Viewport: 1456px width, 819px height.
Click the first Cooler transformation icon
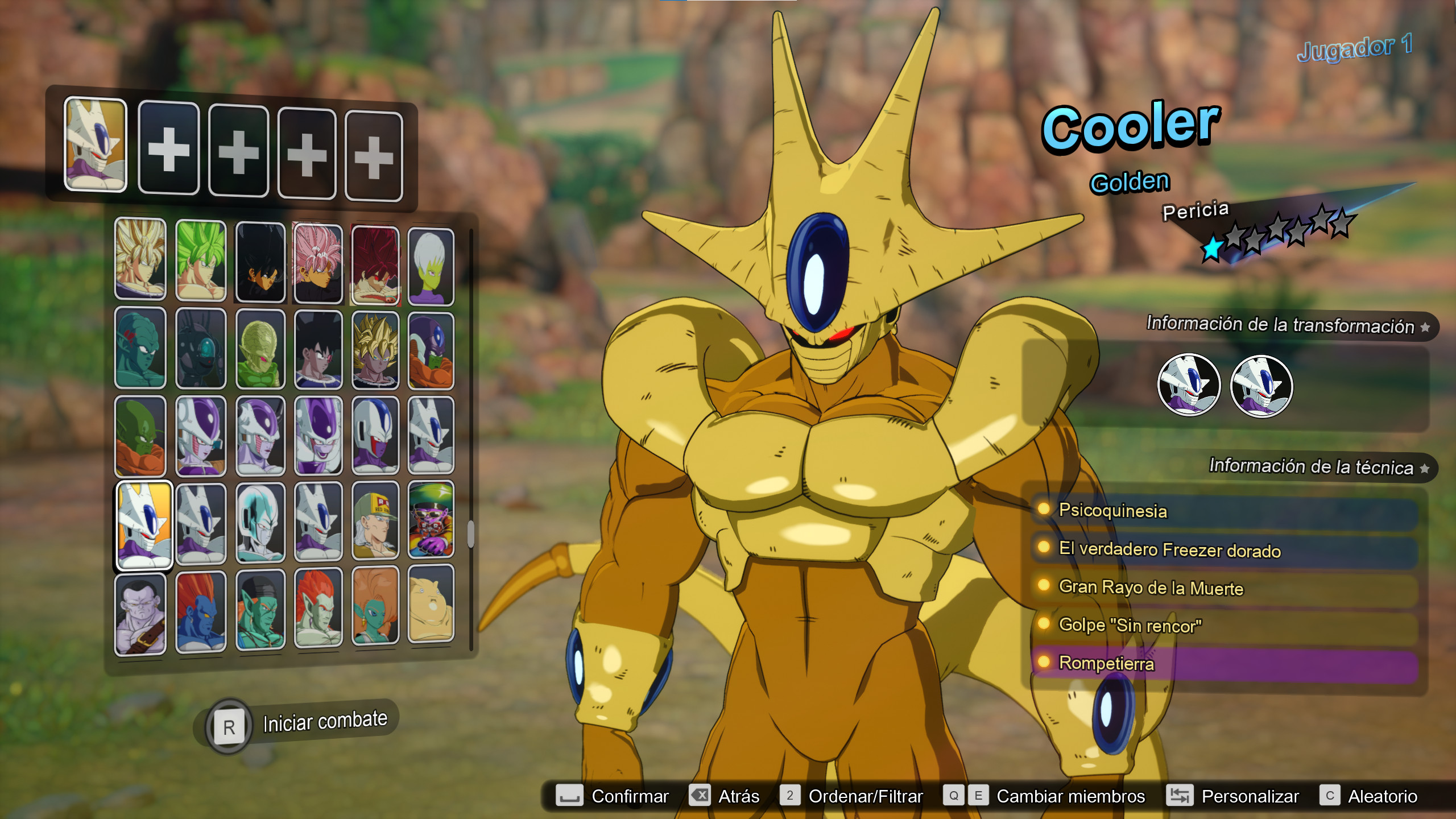click(x=1189, y=385)
